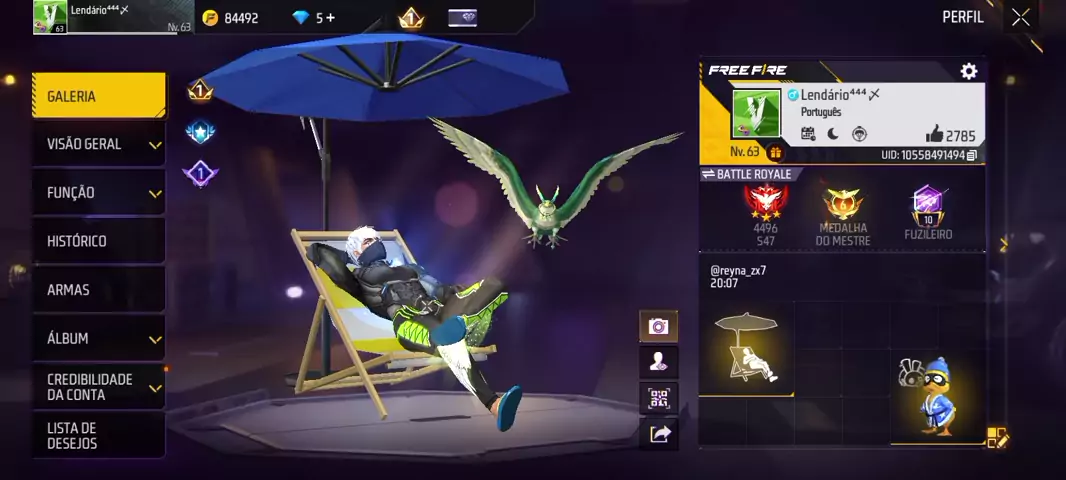The height and width of the screenshot is (480, 1066).
Task: Open the Histórico section
Action: click(98, 241)
